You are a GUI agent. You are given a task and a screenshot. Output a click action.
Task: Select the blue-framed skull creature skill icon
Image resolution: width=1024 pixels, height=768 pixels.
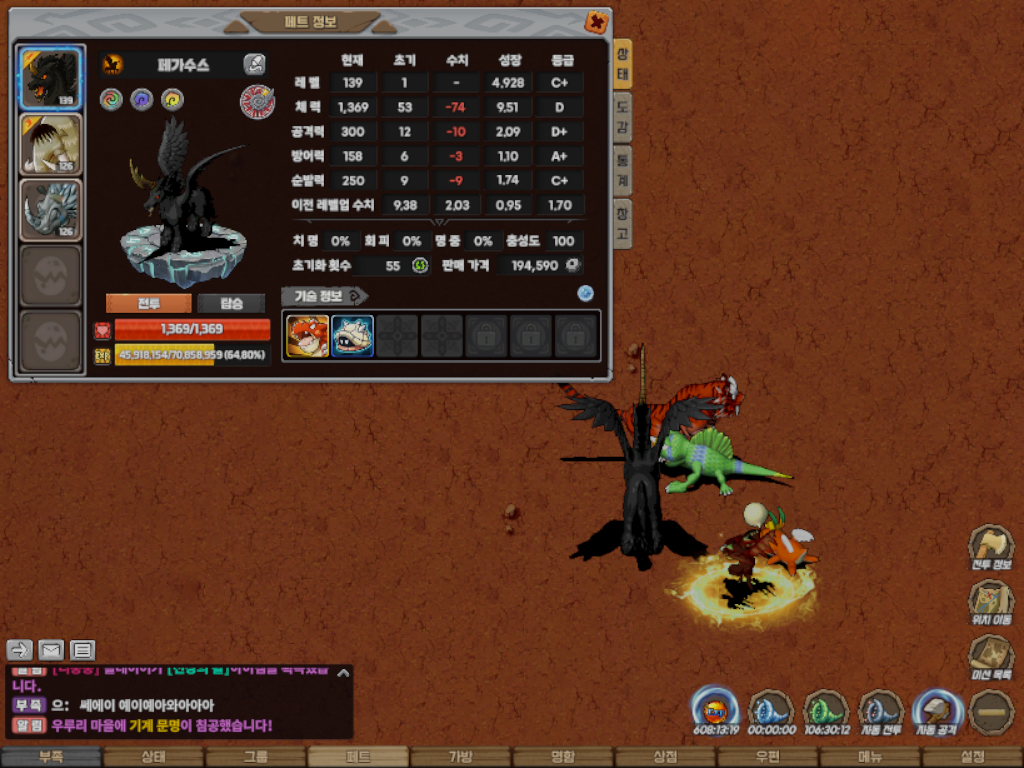(352, 336)
